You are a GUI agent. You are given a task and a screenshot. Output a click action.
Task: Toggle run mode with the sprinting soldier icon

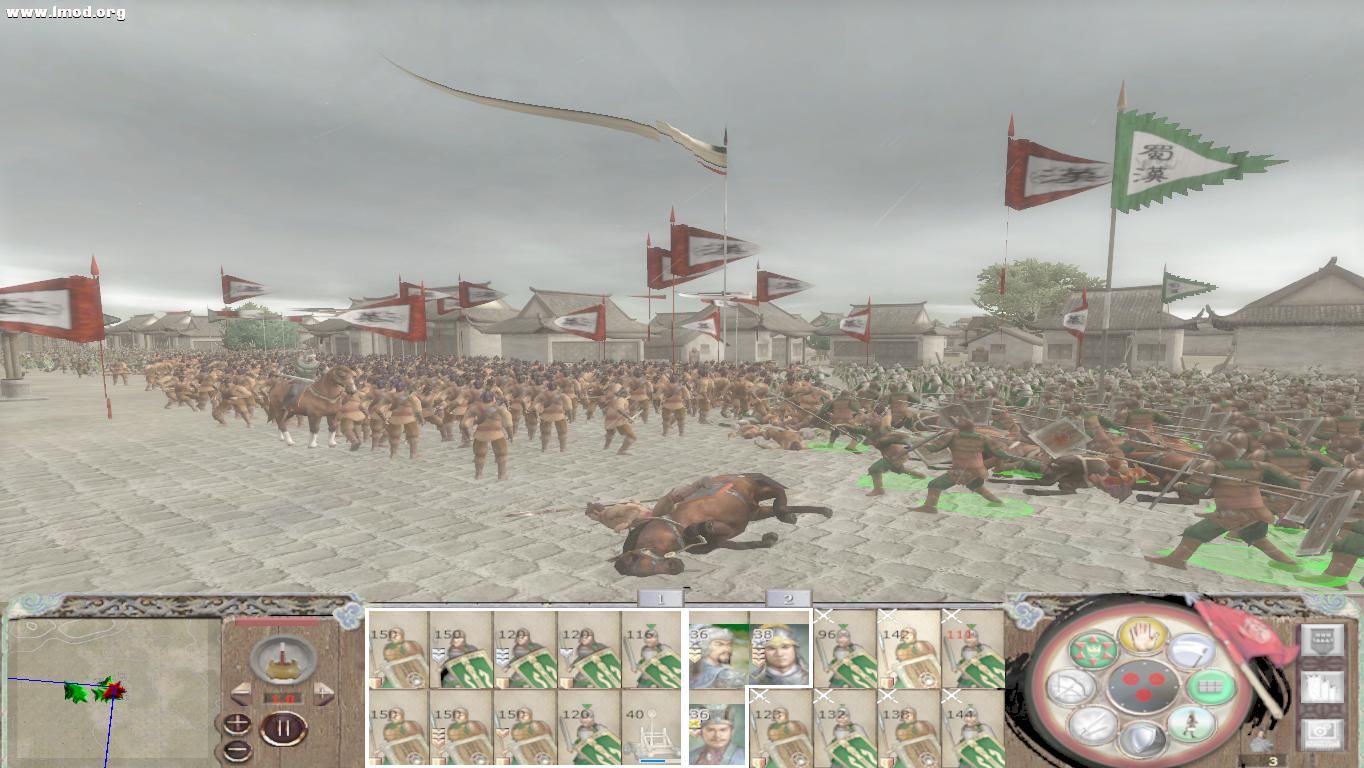point(1192,725)
